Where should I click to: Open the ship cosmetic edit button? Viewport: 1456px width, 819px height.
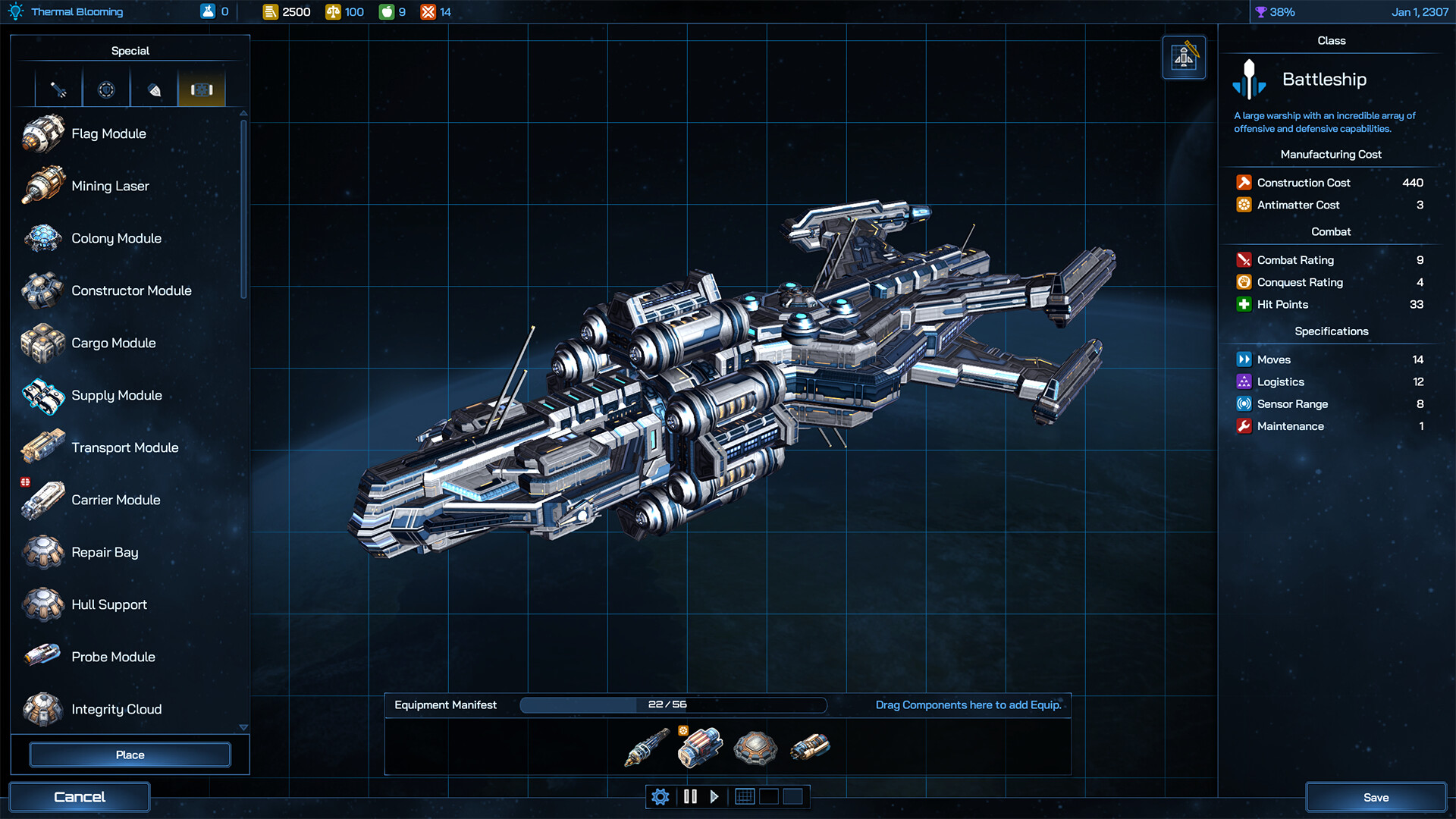[x=1184, y=58]
